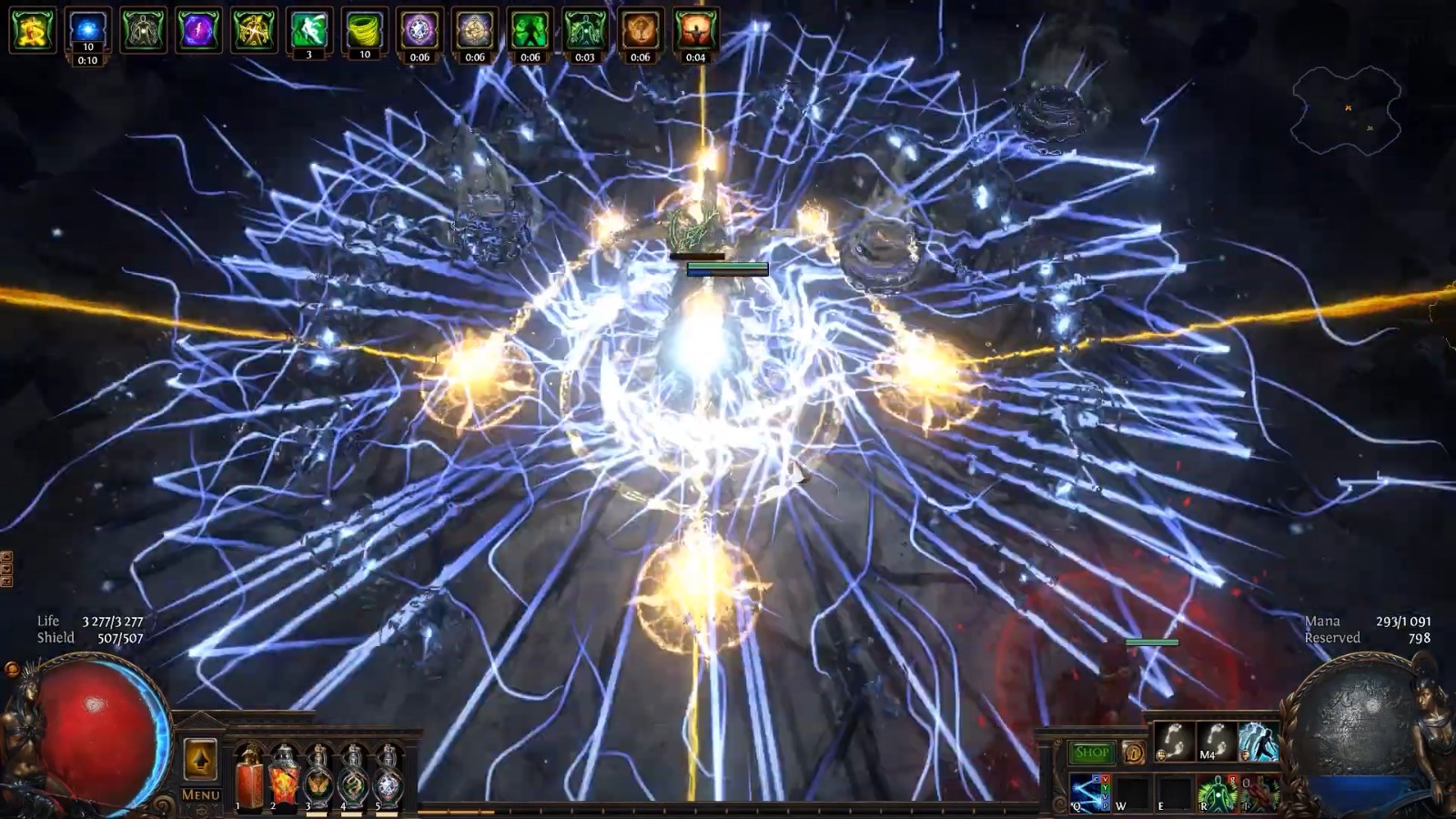Screen dimensions: 1456x819
Task: Click the blue buff icon with 0:10 timer
Action: pyautogui.click(x=86, y=29)
